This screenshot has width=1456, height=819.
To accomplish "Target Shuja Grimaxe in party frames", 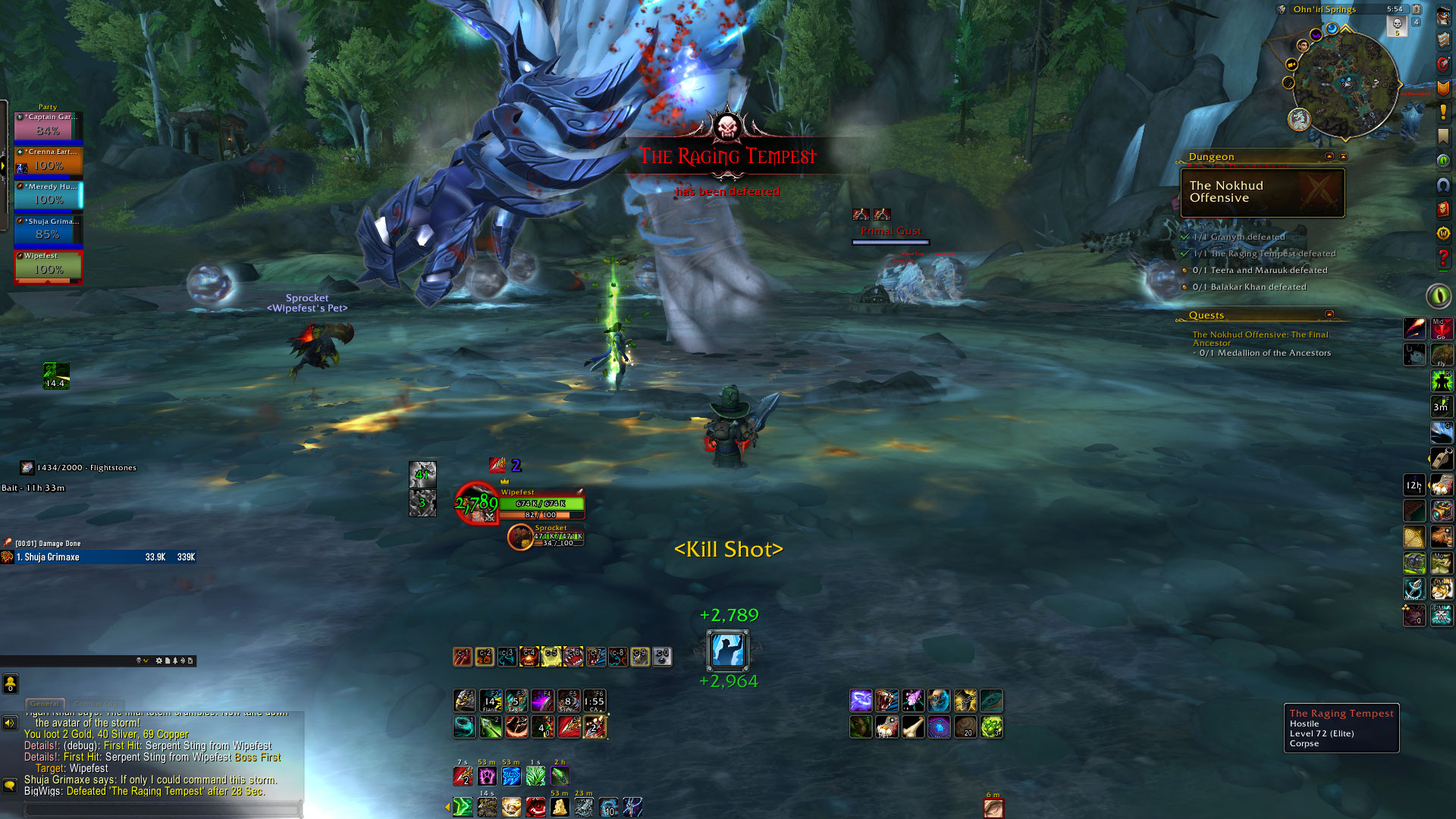I will 48,231.
